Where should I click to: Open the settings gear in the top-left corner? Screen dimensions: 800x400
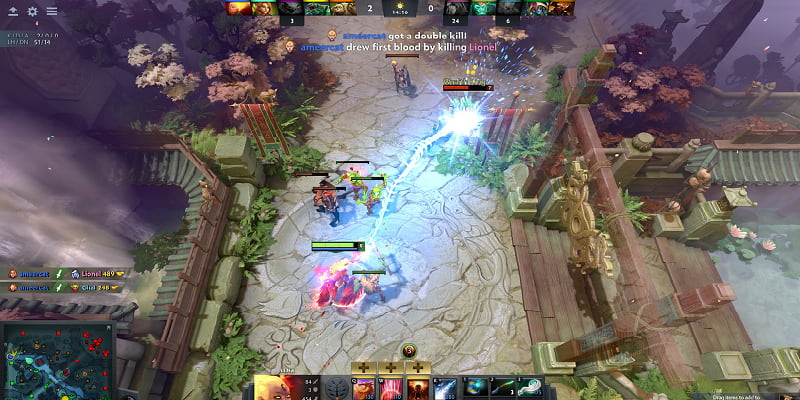(32, 11)
